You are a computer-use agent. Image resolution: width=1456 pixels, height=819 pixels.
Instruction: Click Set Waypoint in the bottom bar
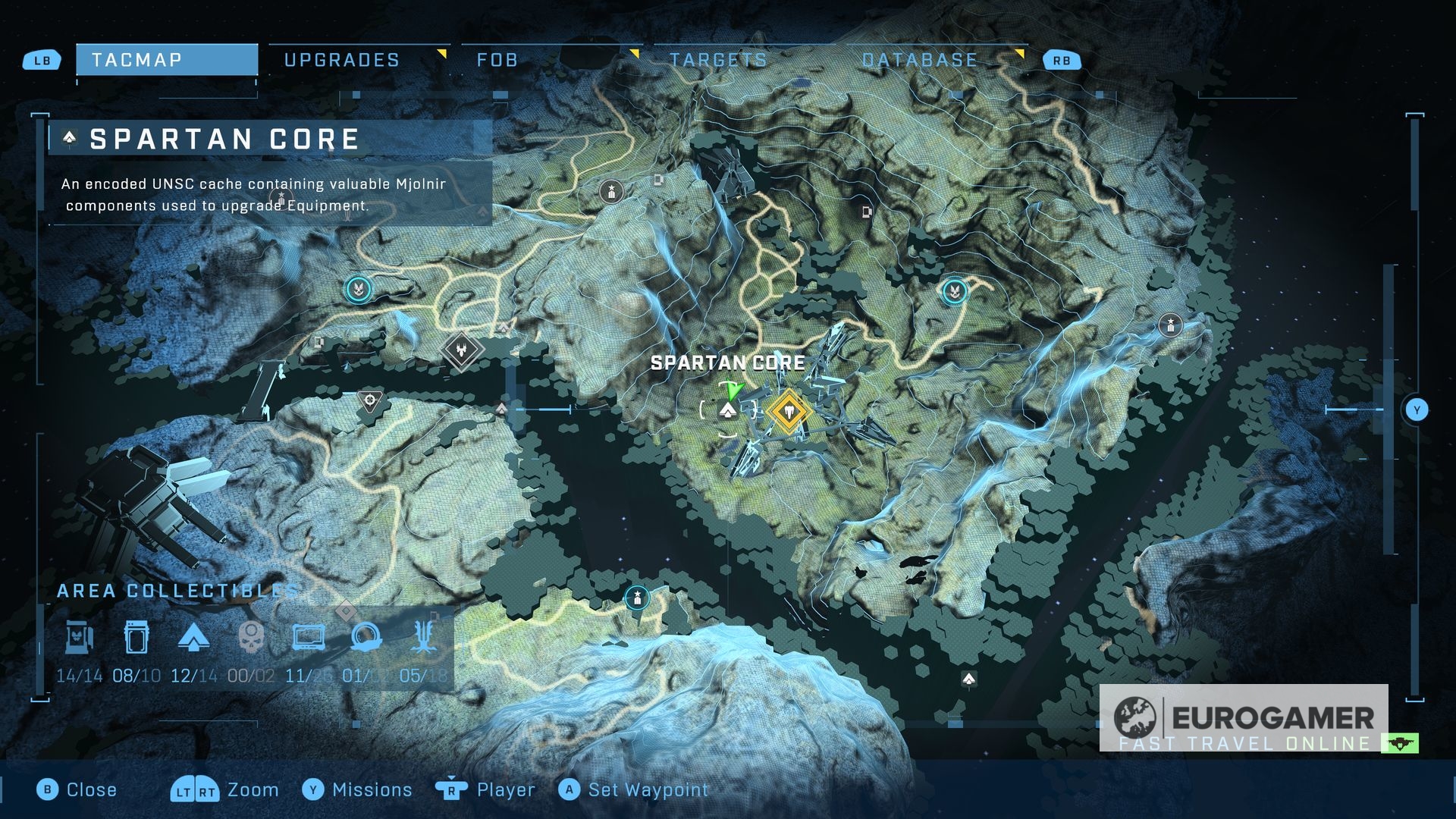click(634, 789)
